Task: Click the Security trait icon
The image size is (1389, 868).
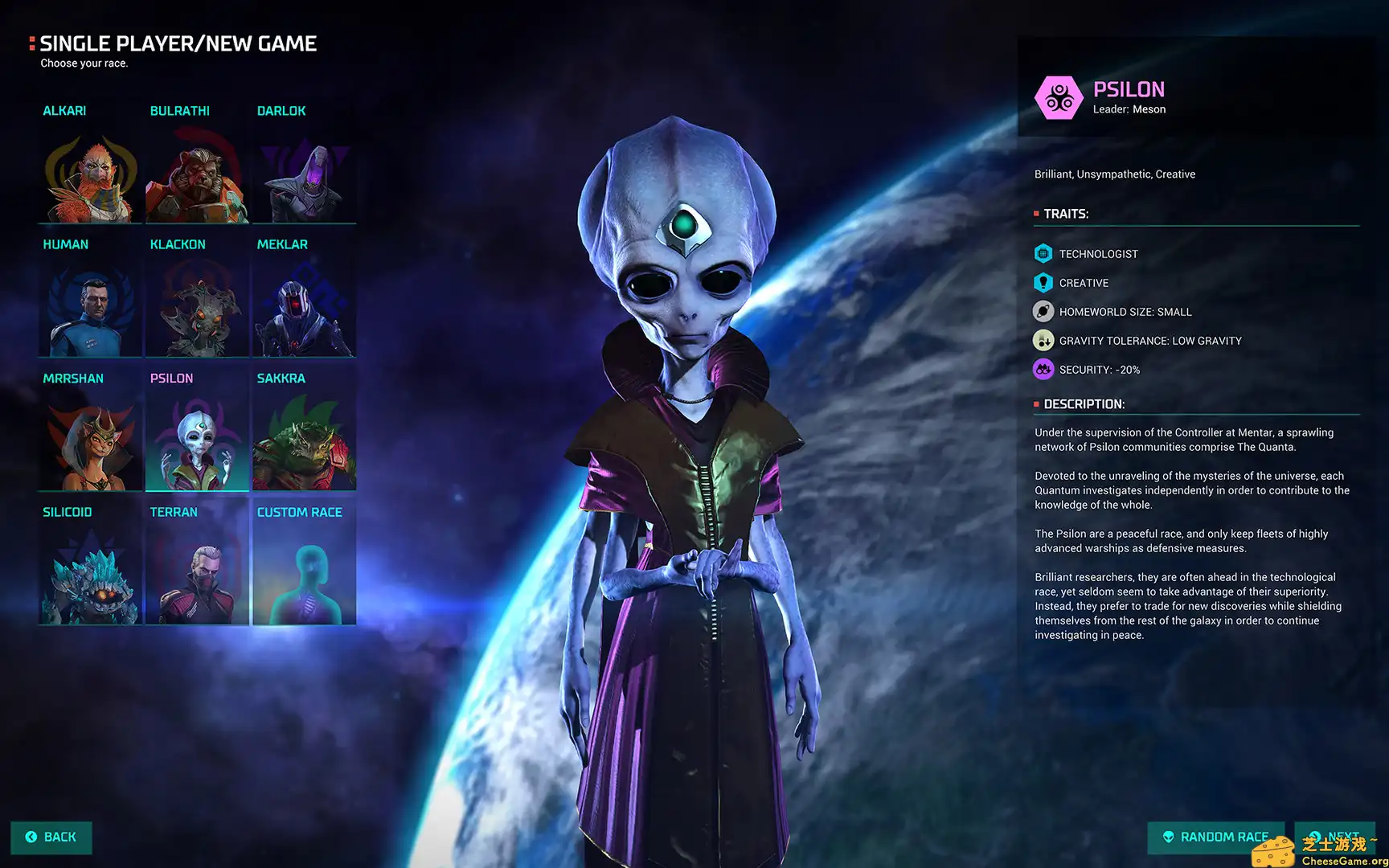Action: (x=1043, y=369)
